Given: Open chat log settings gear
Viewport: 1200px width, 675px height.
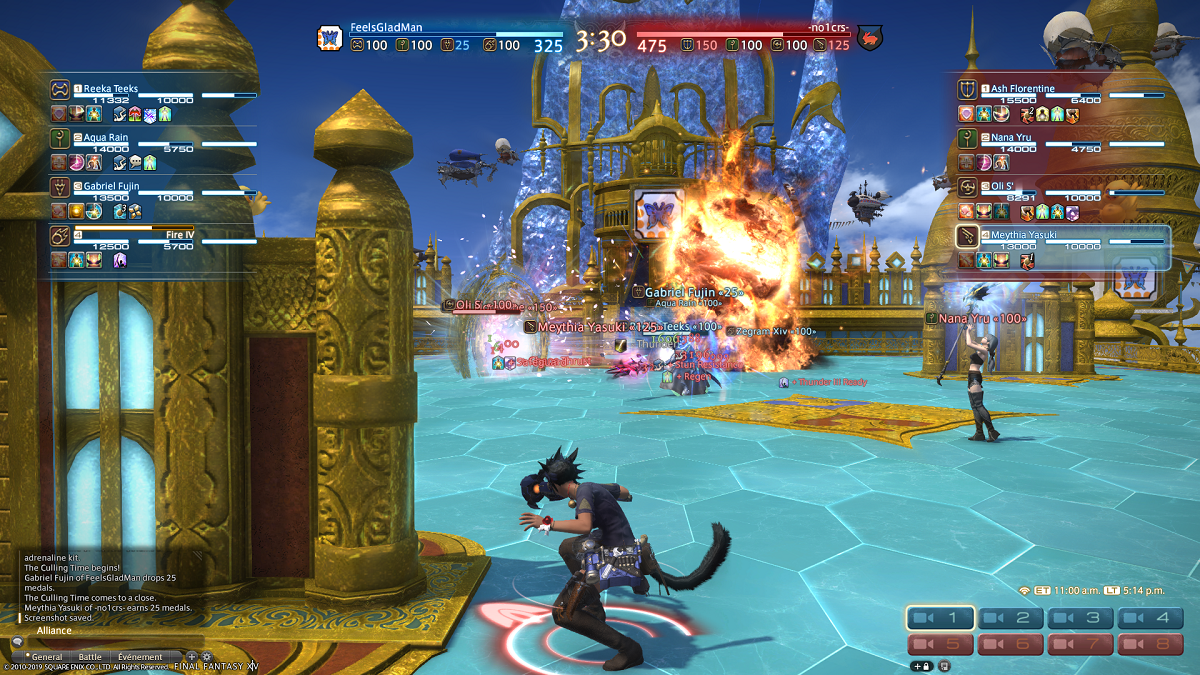Looking at the screenshot, I should 207,657.
